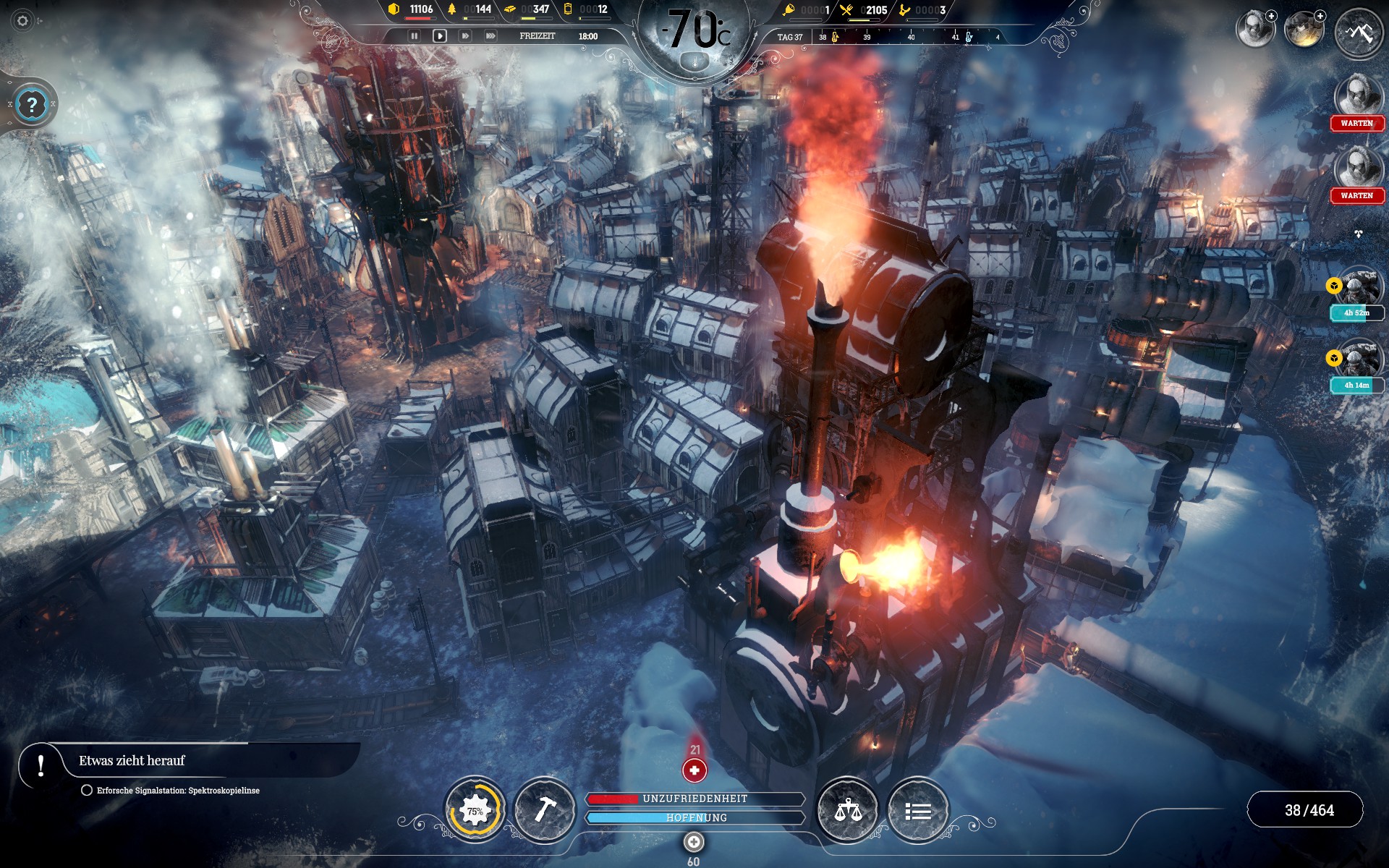Select the outpost team returning in 4h 52m
Screen dimensions: 1389x868
coord(1359,288)
